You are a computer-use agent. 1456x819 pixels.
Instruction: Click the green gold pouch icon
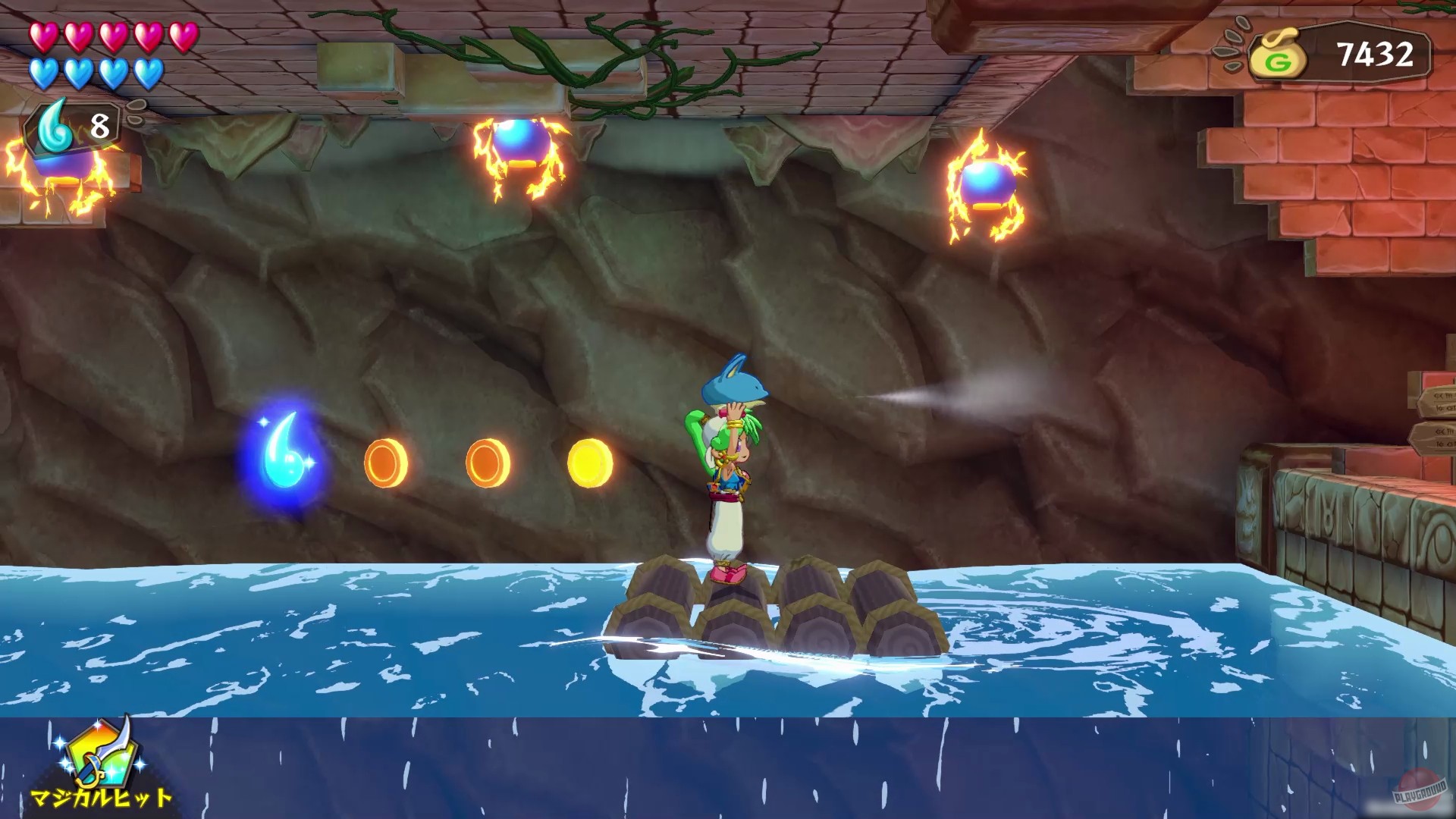(1277, 53)
